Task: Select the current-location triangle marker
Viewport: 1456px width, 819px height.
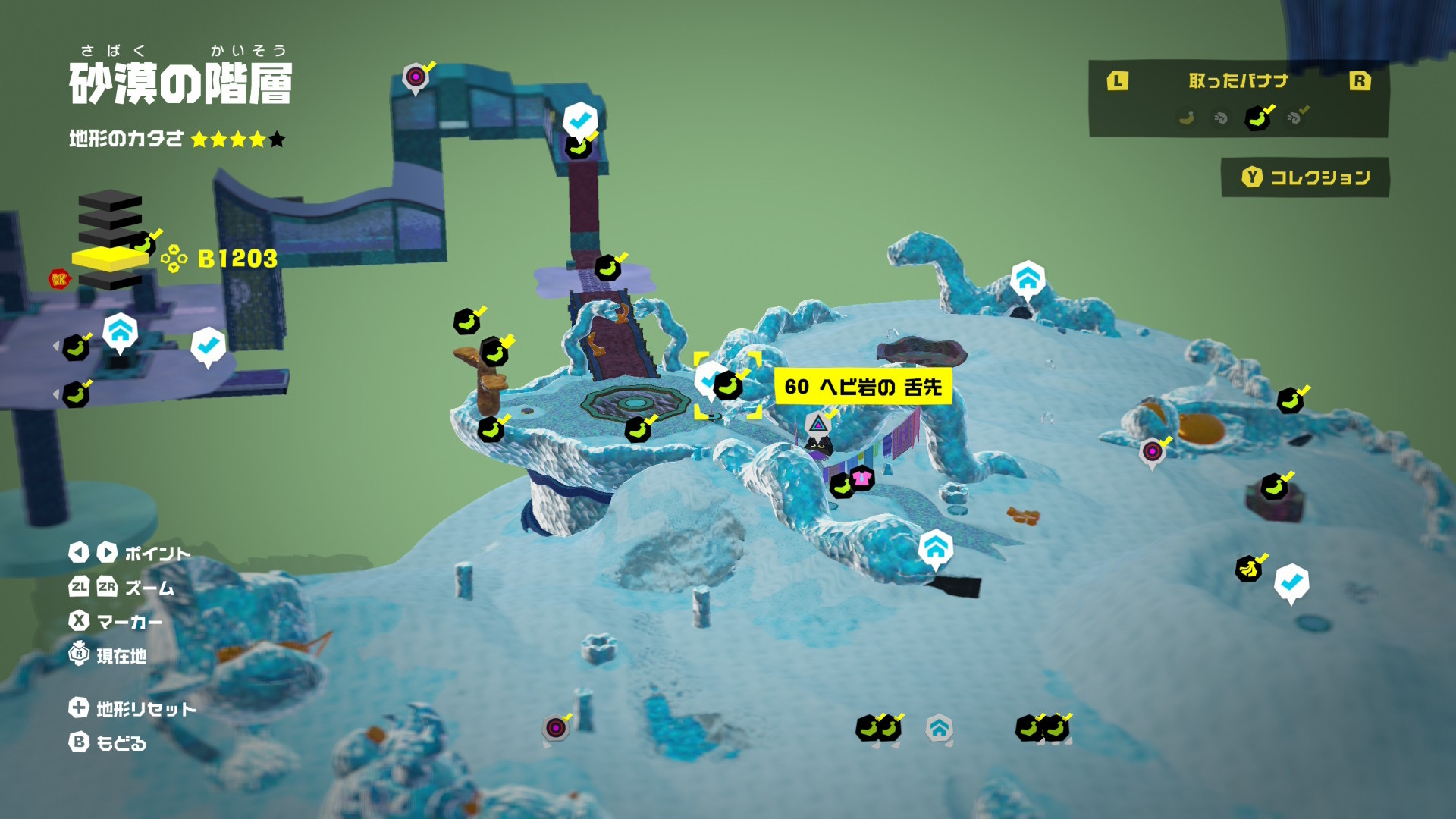Action: pos(817,423)
